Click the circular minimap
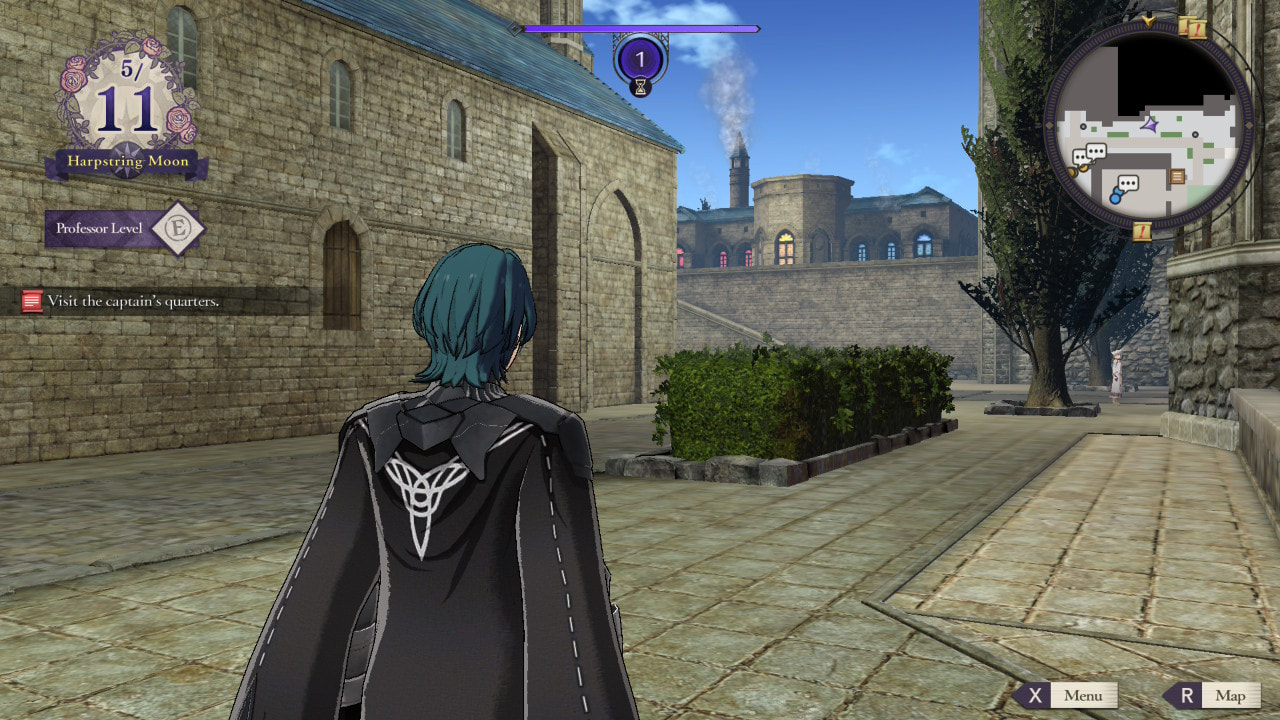 (x=1148, y=125)
